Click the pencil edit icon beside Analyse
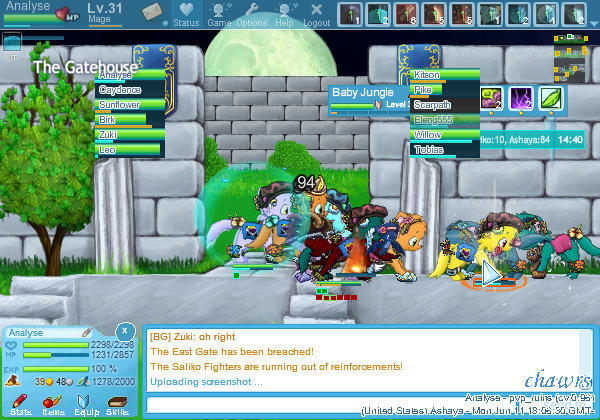The image size is (600, 420). (x=87, y=332)
